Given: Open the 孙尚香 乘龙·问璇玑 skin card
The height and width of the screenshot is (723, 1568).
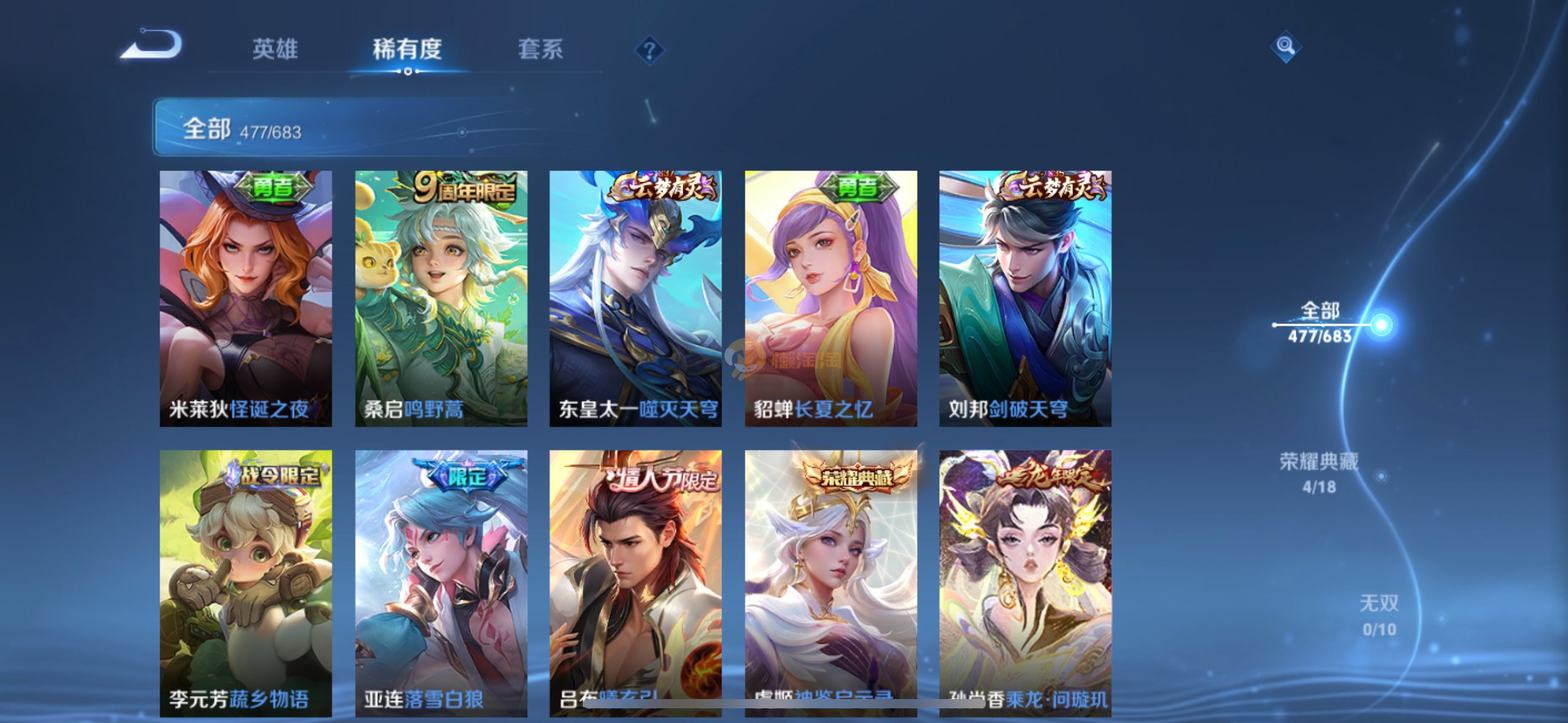Looking at the screenshot, I should (x=1025, y=583).
